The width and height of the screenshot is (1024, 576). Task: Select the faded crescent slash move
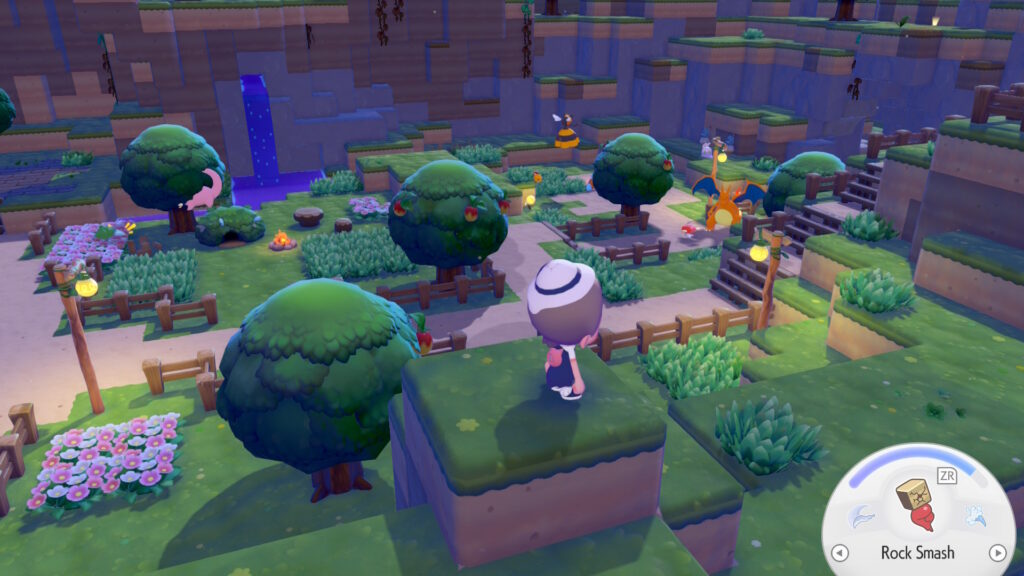point(861,517)
